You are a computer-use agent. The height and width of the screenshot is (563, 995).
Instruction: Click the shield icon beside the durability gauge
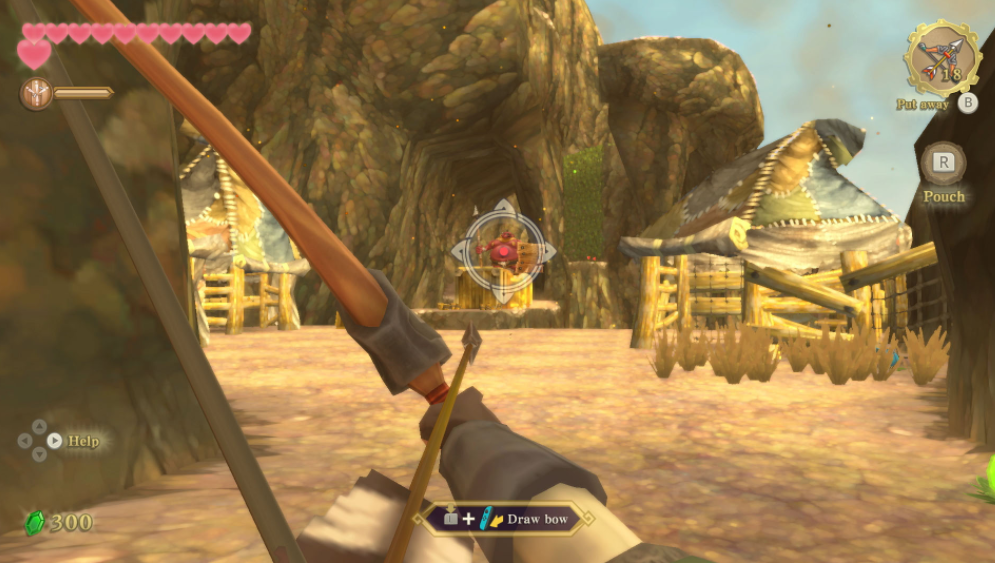36,94
